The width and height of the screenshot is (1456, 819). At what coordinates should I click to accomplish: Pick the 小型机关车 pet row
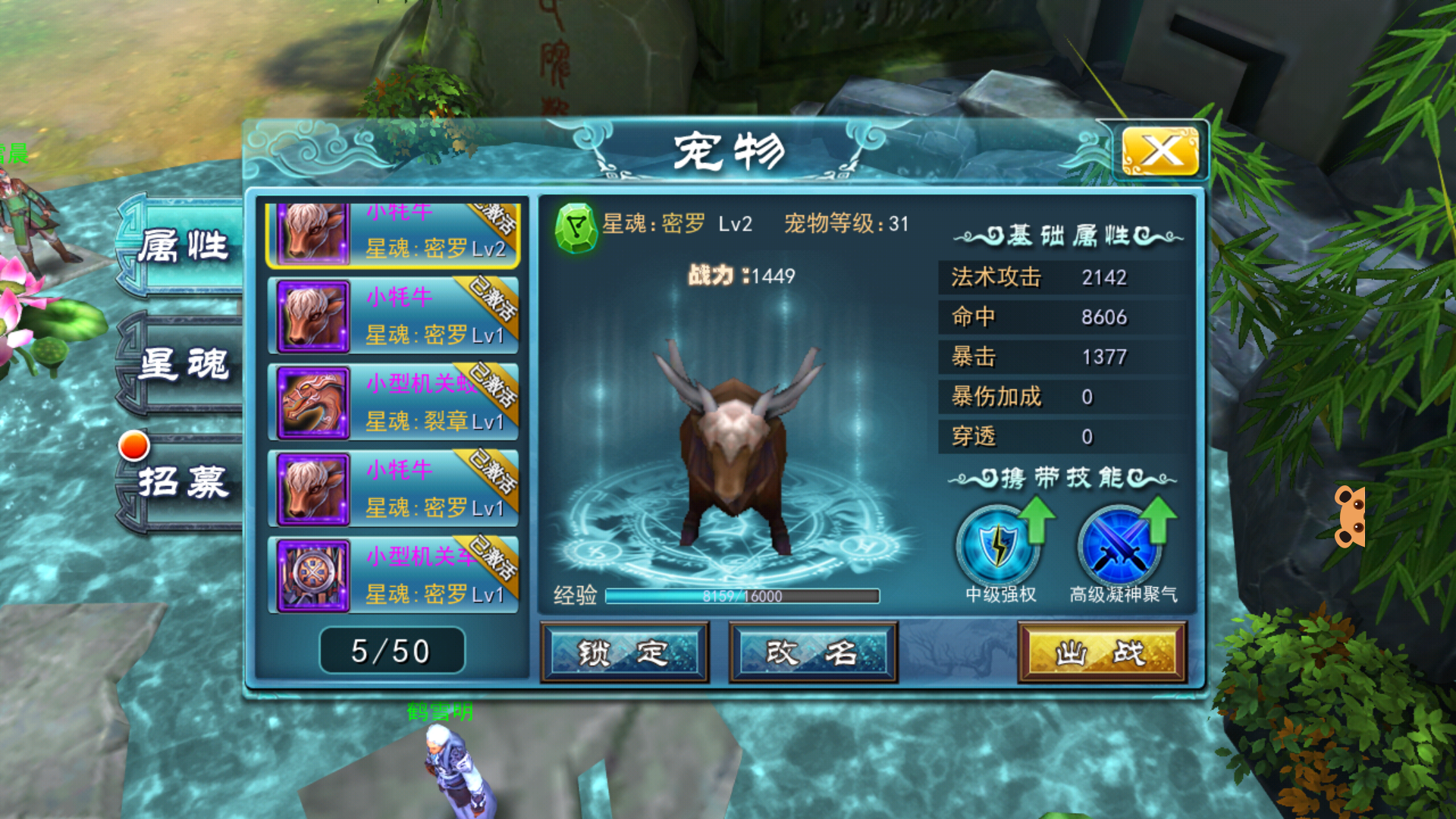[x=393, y=575]
